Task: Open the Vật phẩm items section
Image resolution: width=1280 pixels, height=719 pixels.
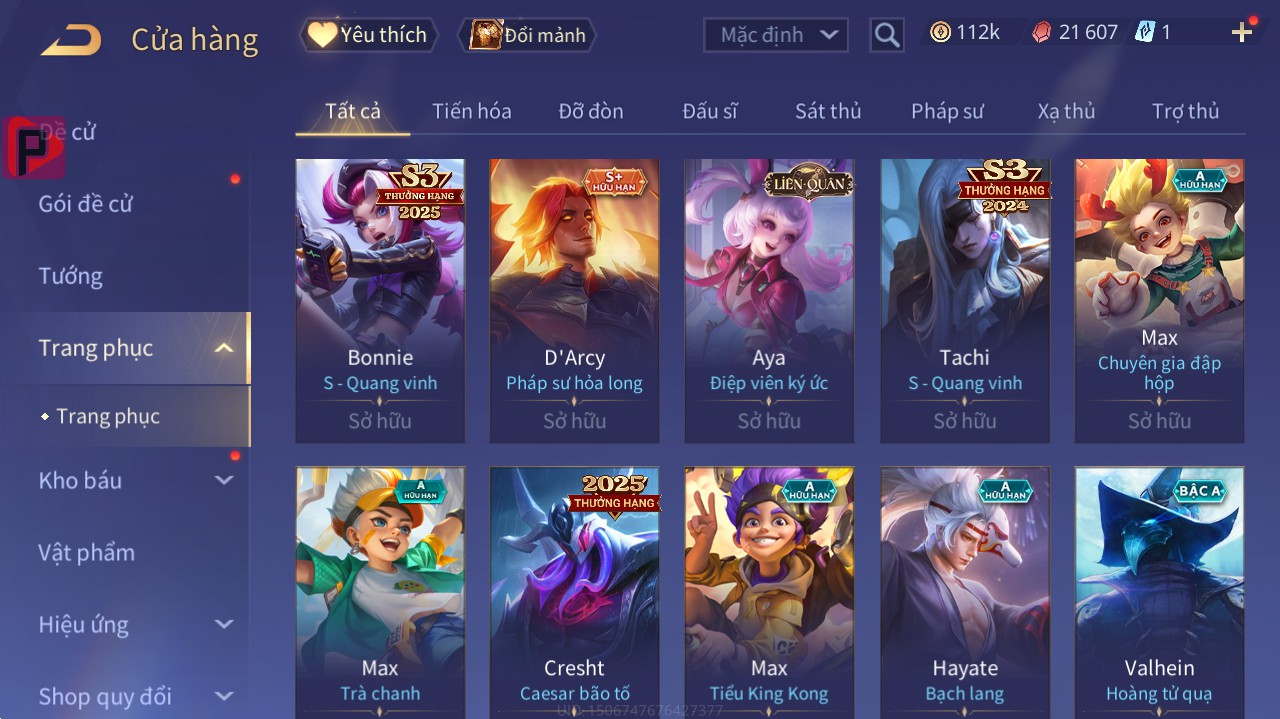Action: click(x=87, y=553)
